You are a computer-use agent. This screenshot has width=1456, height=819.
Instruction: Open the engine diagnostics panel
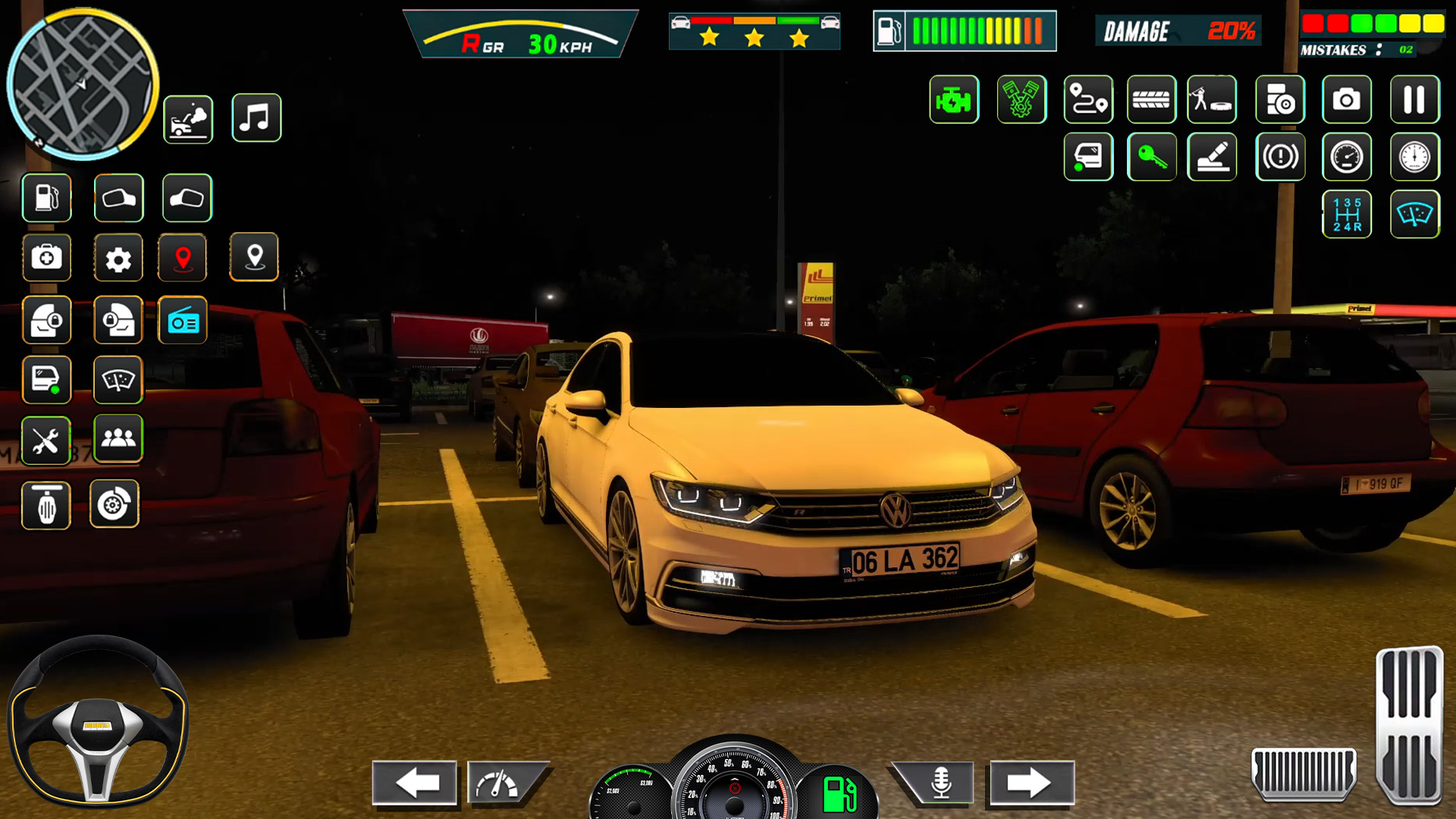(953, 99)
